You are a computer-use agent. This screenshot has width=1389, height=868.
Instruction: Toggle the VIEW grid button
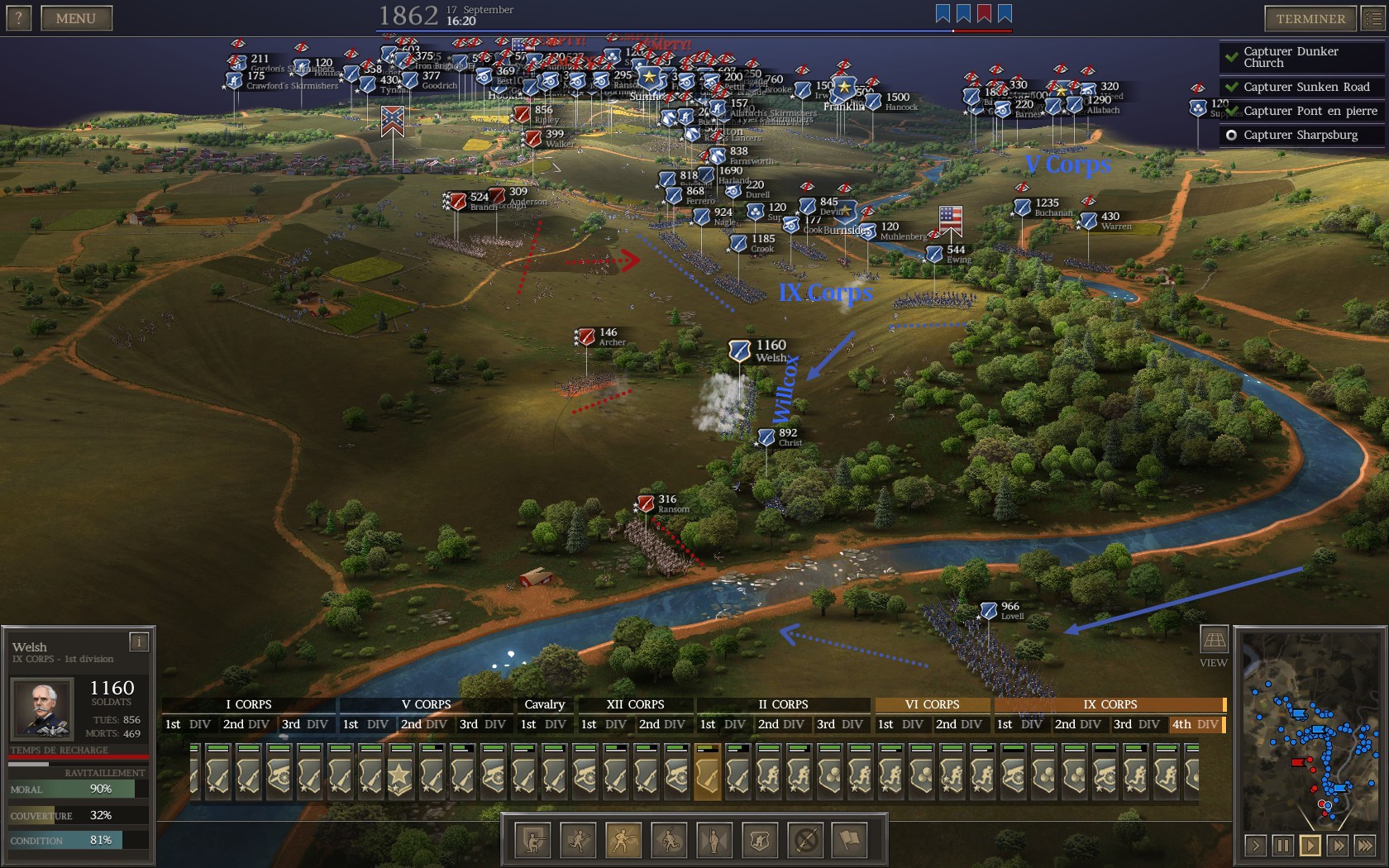point(1213,640)
